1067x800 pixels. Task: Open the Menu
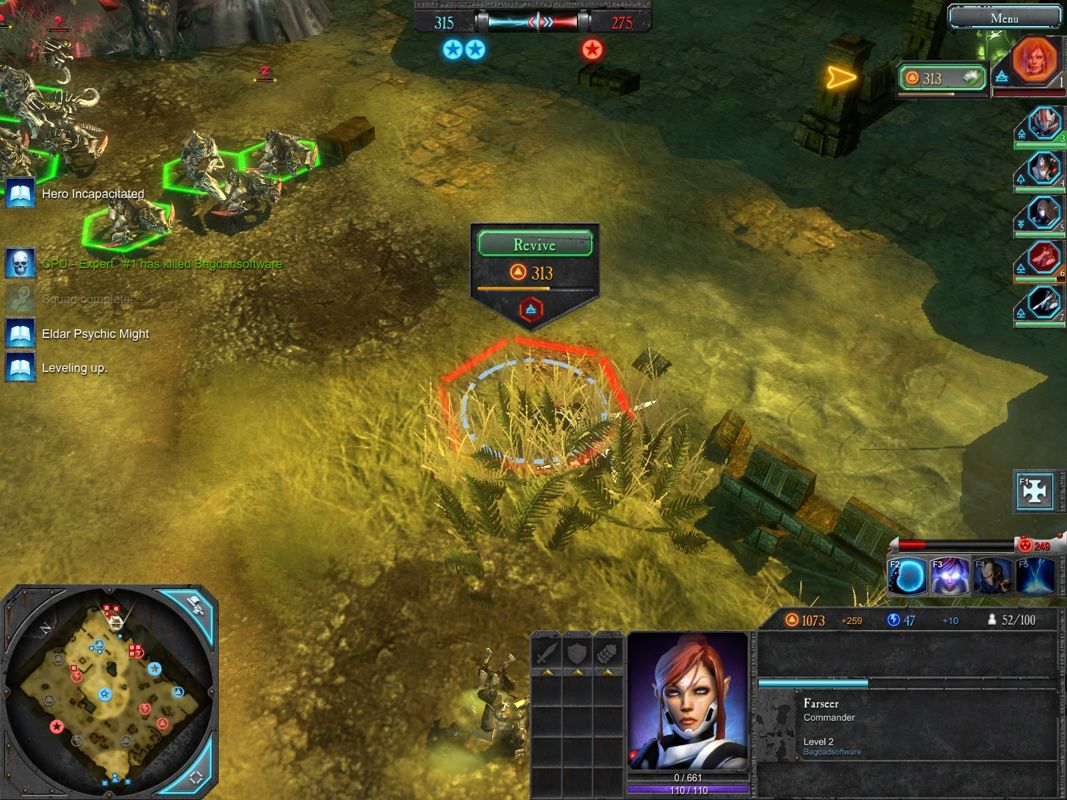[1004, 17]
